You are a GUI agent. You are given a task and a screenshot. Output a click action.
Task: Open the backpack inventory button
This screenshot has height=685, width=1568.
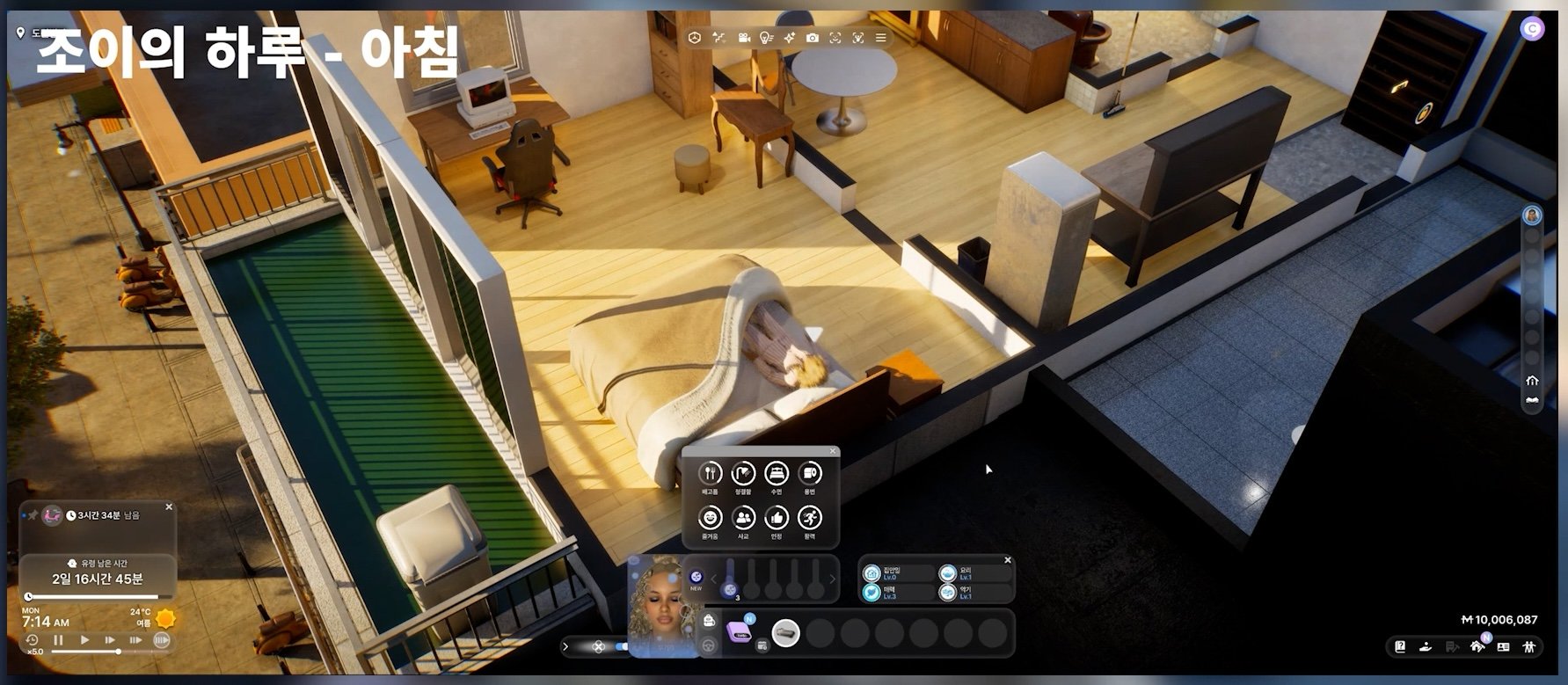(x=709, y=622)
